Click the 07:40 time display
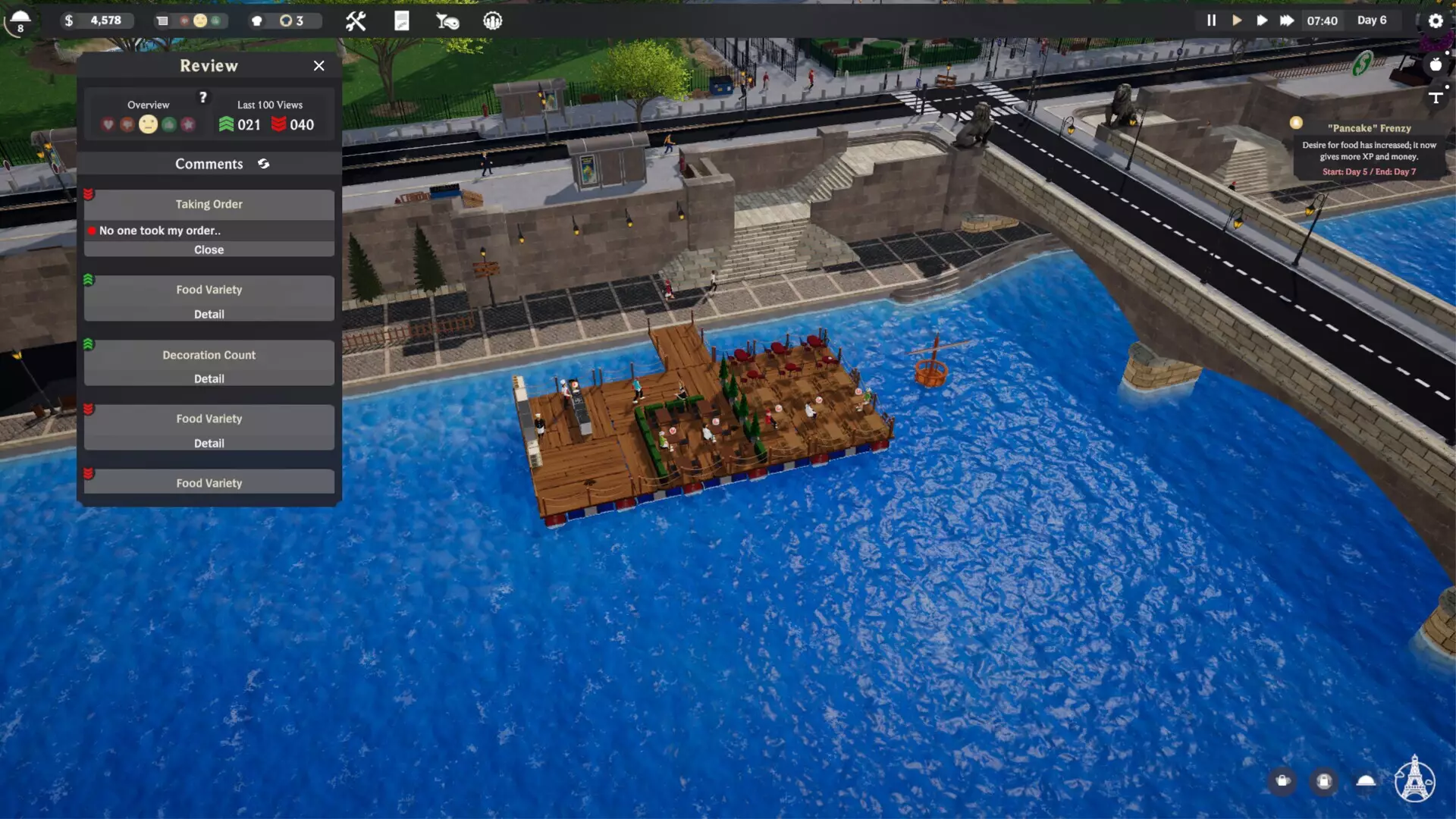The image size is (1456, 819). click(x=1323, y=20)
